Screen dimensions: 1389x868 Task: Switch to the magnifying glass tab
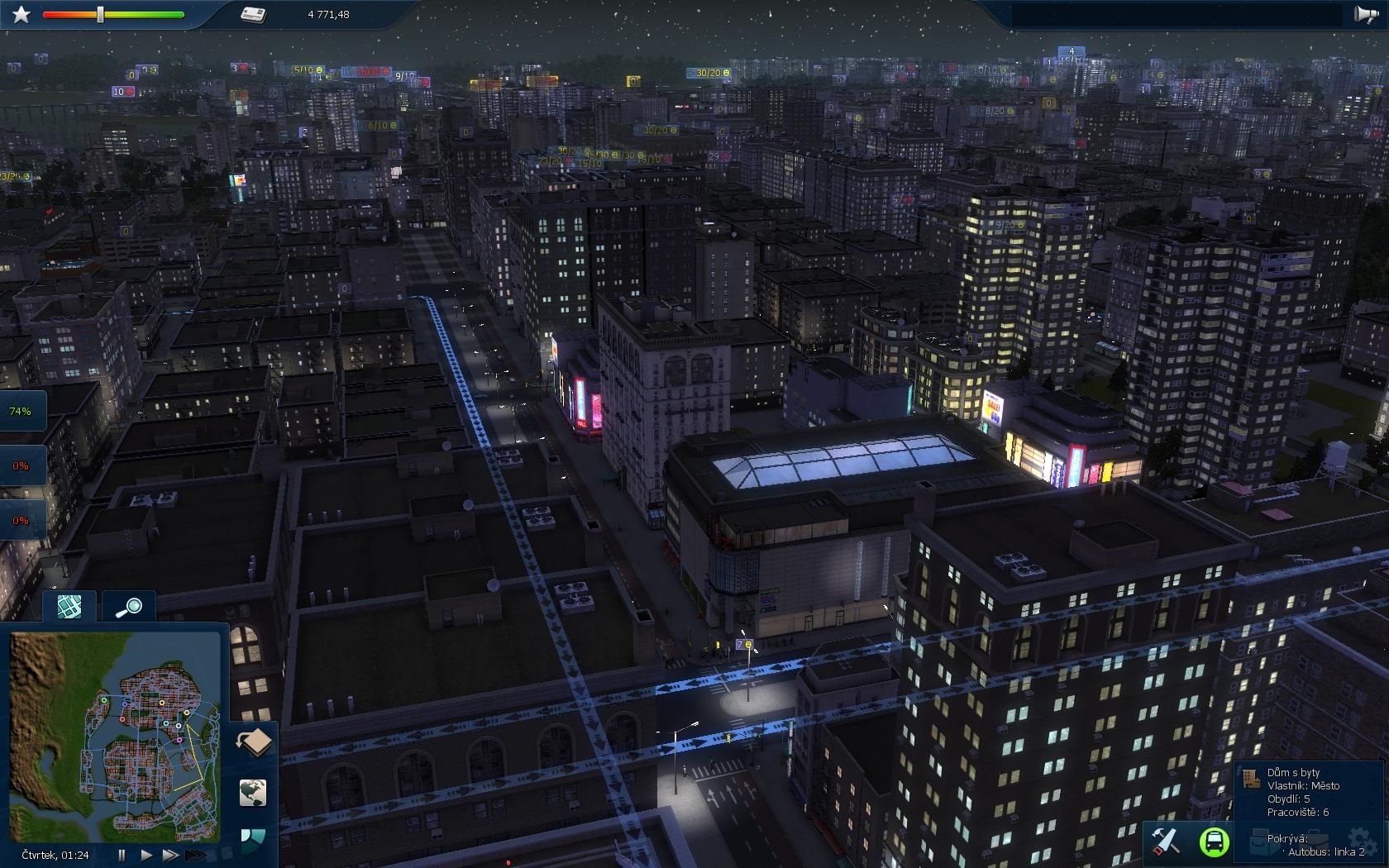129,608
